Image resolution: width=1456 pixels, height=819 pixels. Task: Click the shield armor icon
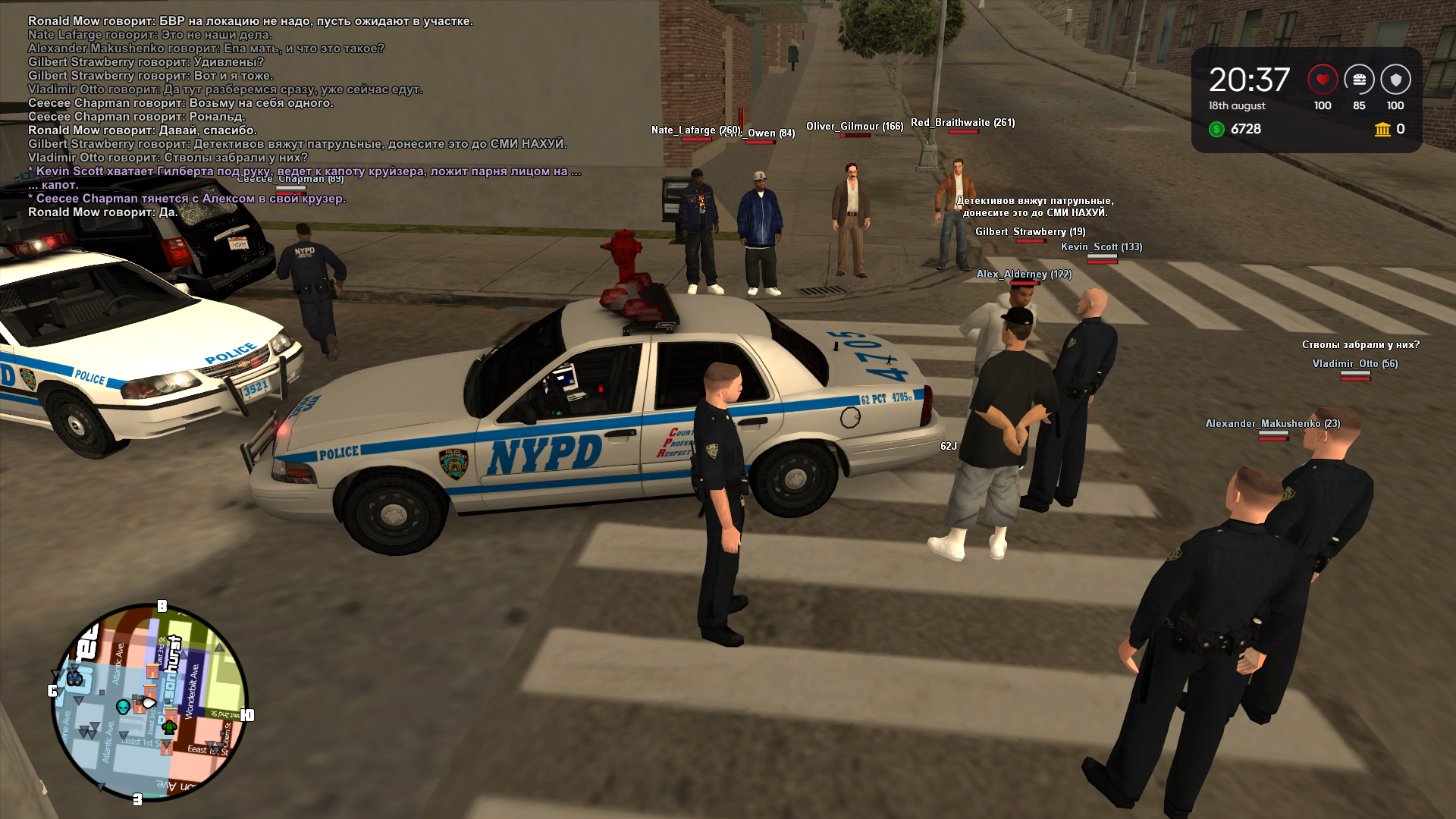pyautogui.click(x=1395, y=79)
